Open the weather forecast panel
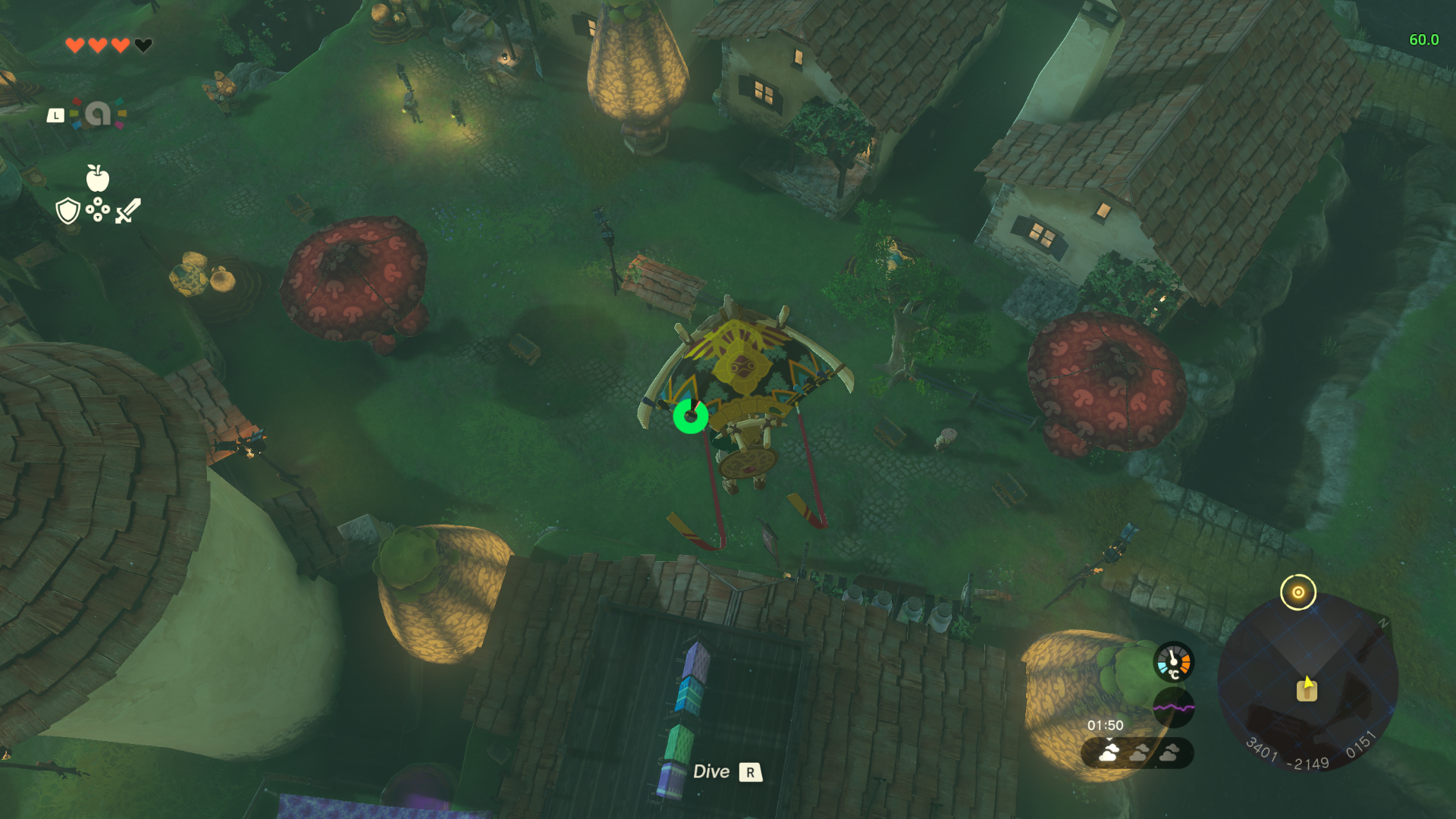The image size is (1456, 819). click(1137, 752)
